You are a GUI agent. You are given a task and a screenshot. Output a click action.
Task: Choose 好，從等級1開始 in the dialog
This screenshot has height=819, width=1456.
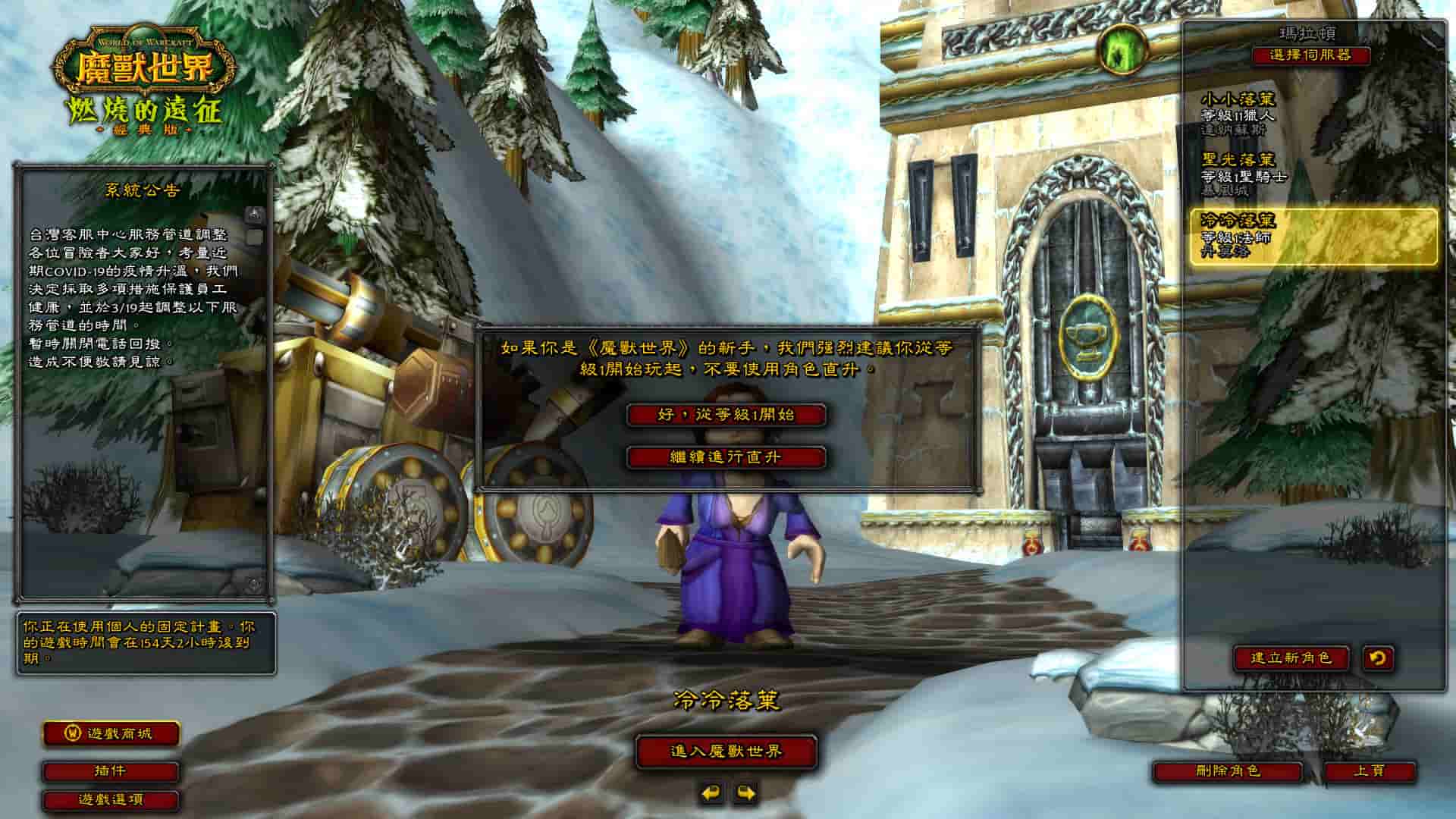(726, 415)
